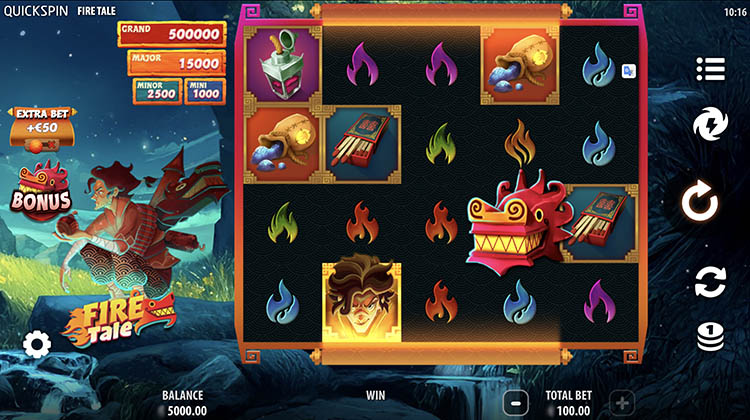Toggle the lightning bolt turbo spin
The width and height of the screenshot is (750, 420).
pyautogui.click(x=710, y=126)
